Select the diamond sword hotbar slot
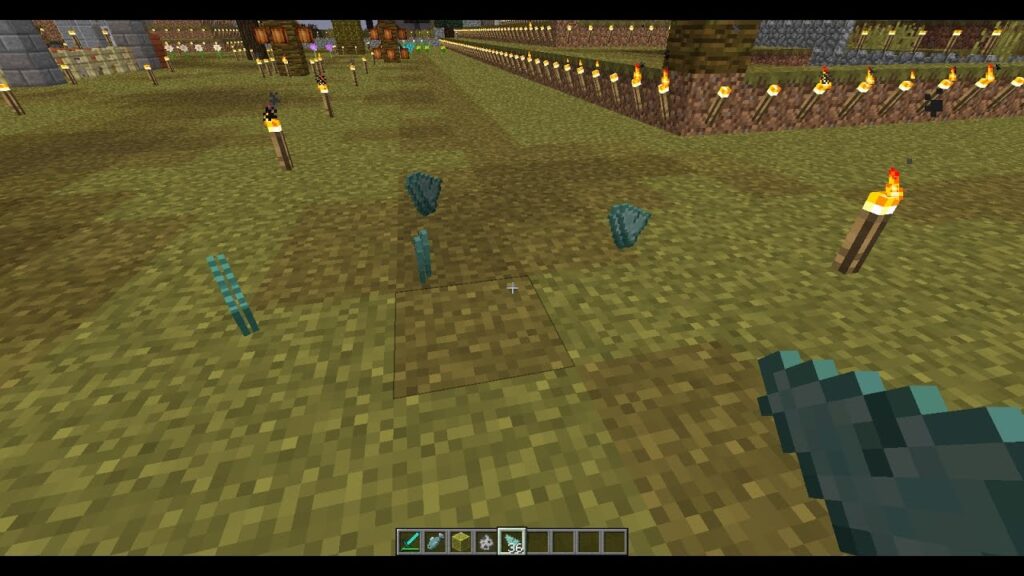This screenshot has width=1024, height=576. [409, 541]
